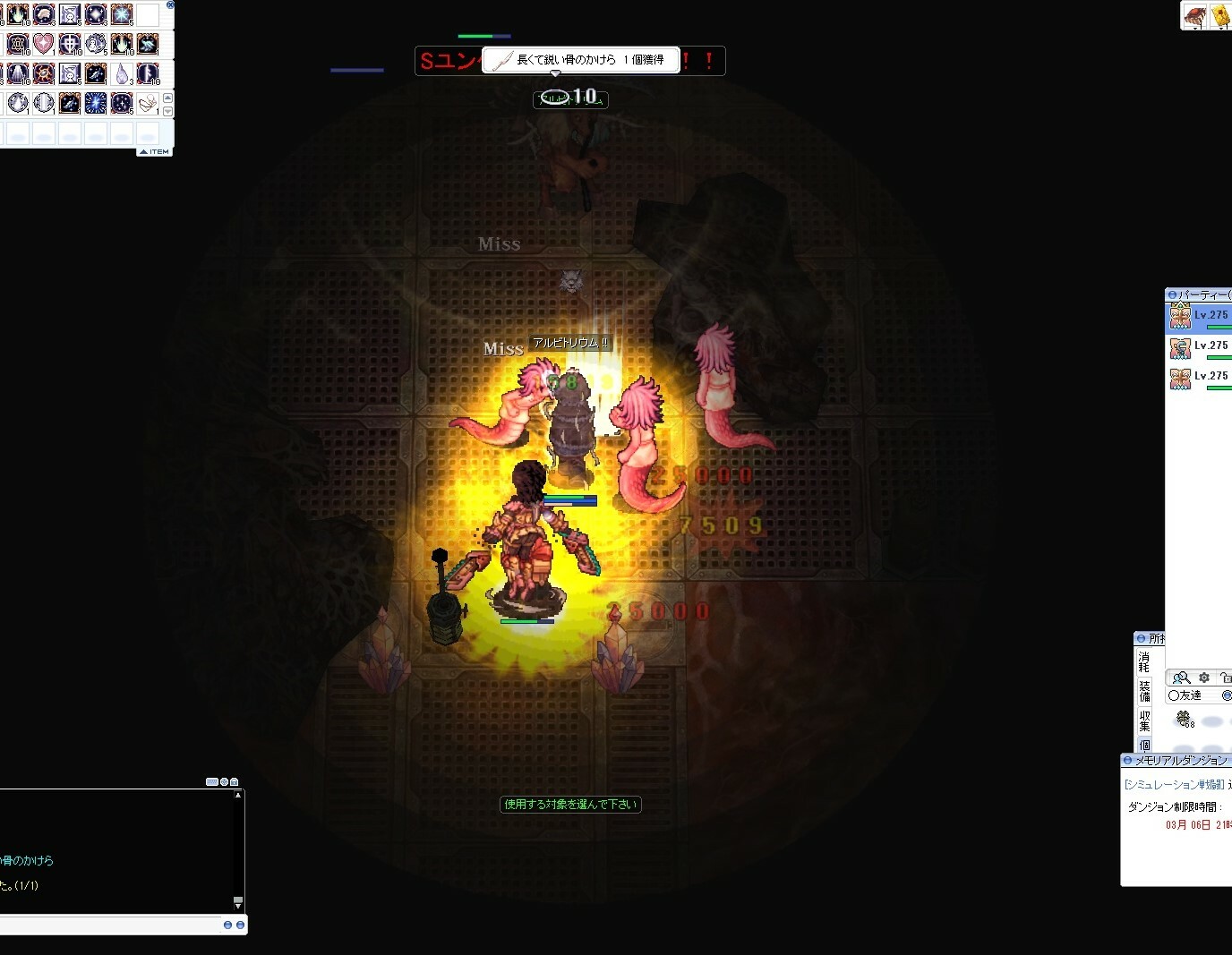This screenshot has width=1232, height=955.
Task: Activate the pink heart skill
Action: click(43, 44)
